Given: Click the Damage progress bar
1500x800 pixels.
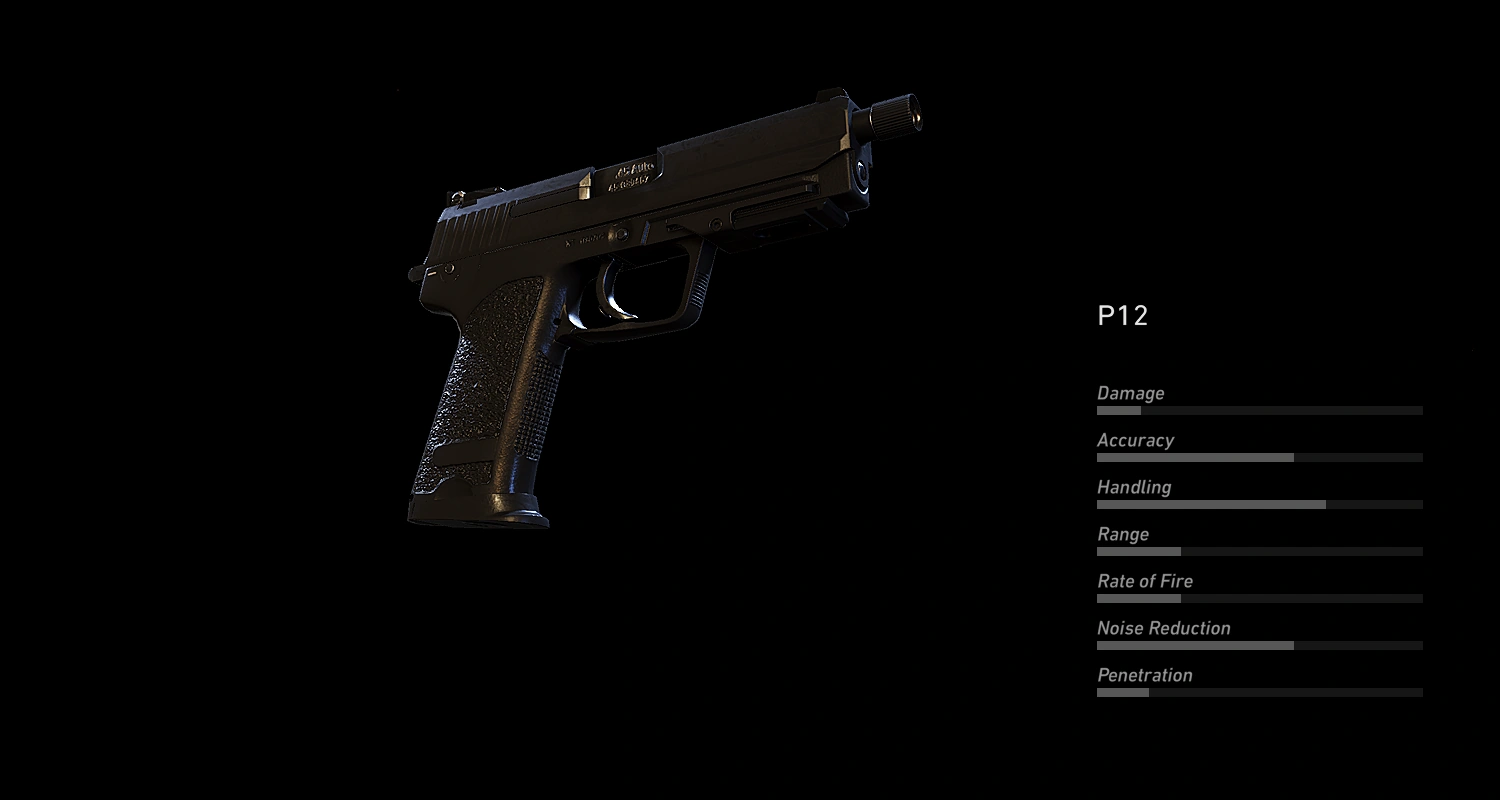Looking at the screenshot, I should pyautogui.click(x=1259, y=410).
